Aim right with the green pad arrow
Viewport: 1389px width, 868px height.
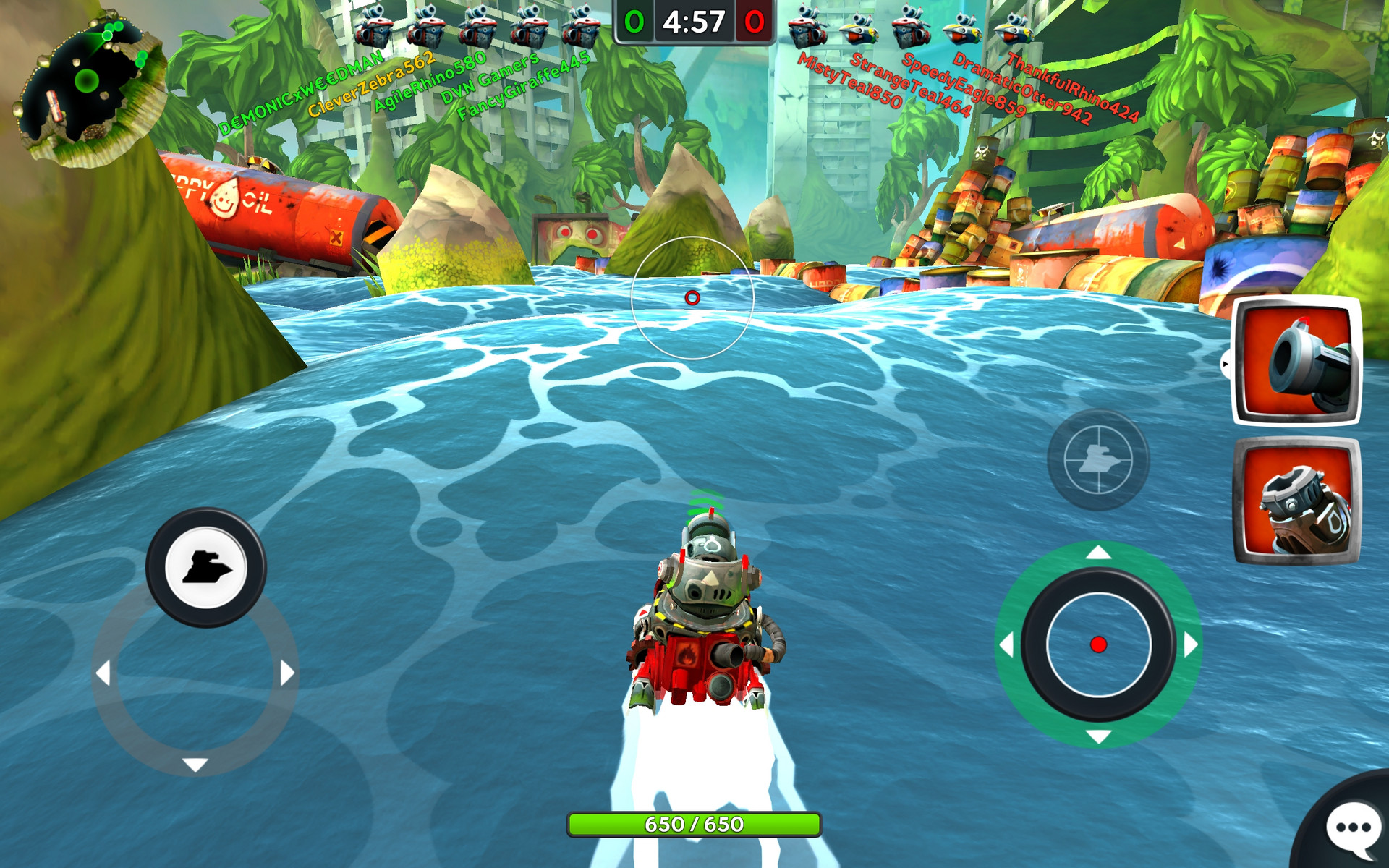(x=1190, y=644)
